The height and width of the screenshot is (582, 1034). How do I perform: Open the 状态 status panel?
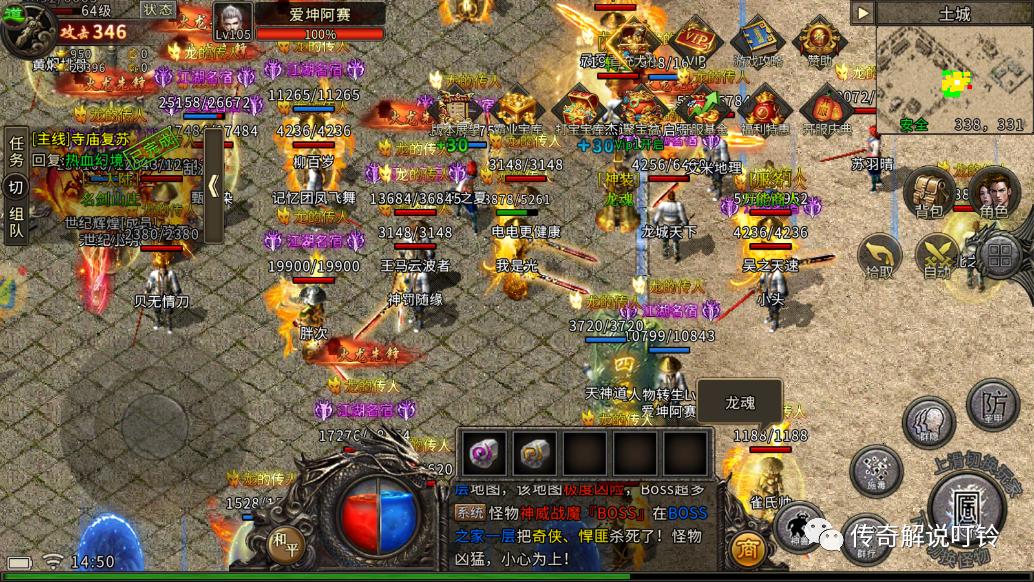point(158,10)
